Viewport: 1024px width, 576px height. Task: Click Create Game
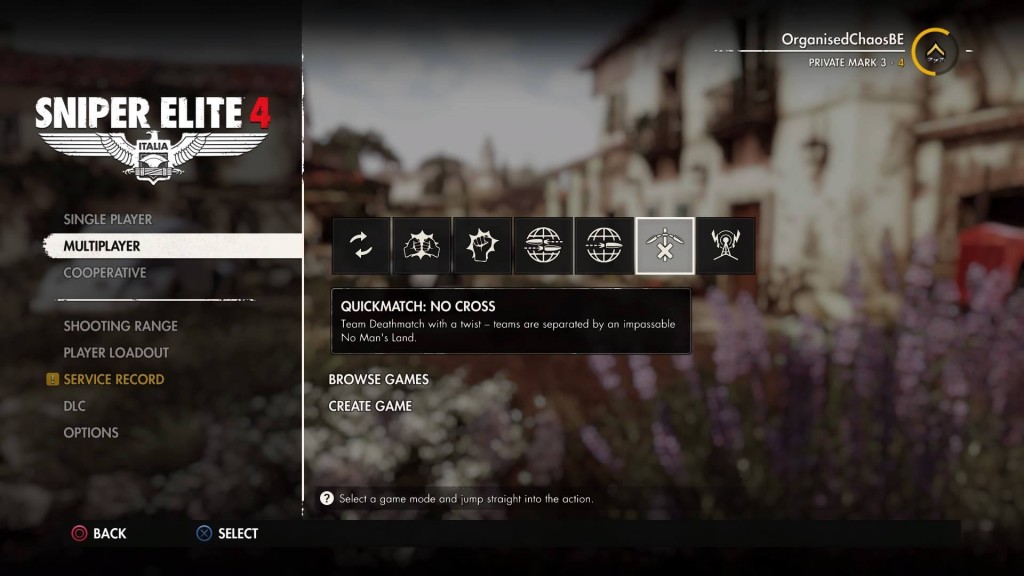click(371, 407)
